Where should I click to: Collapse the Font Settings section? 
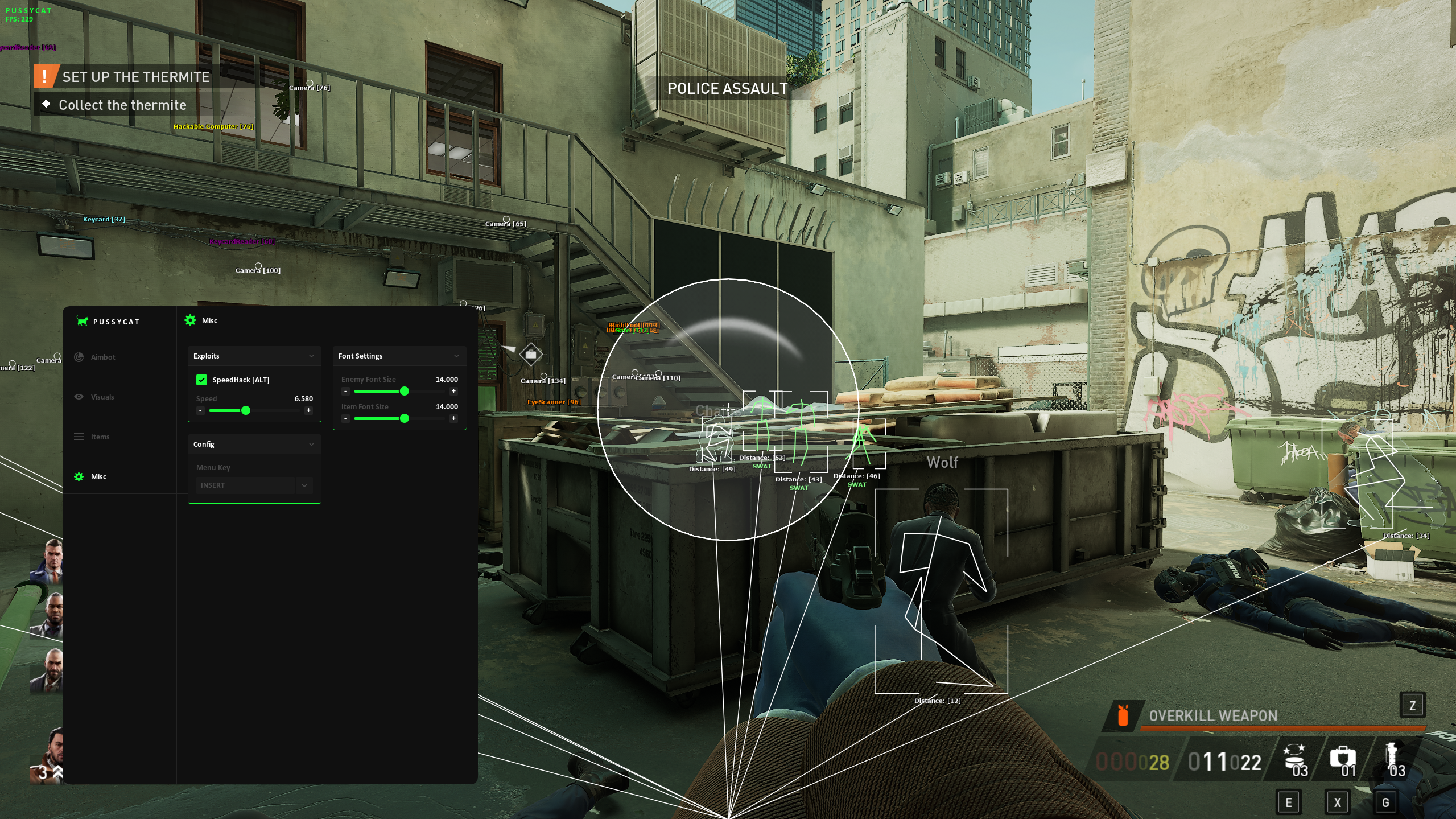pyautogui.click(x=456, y=356)
